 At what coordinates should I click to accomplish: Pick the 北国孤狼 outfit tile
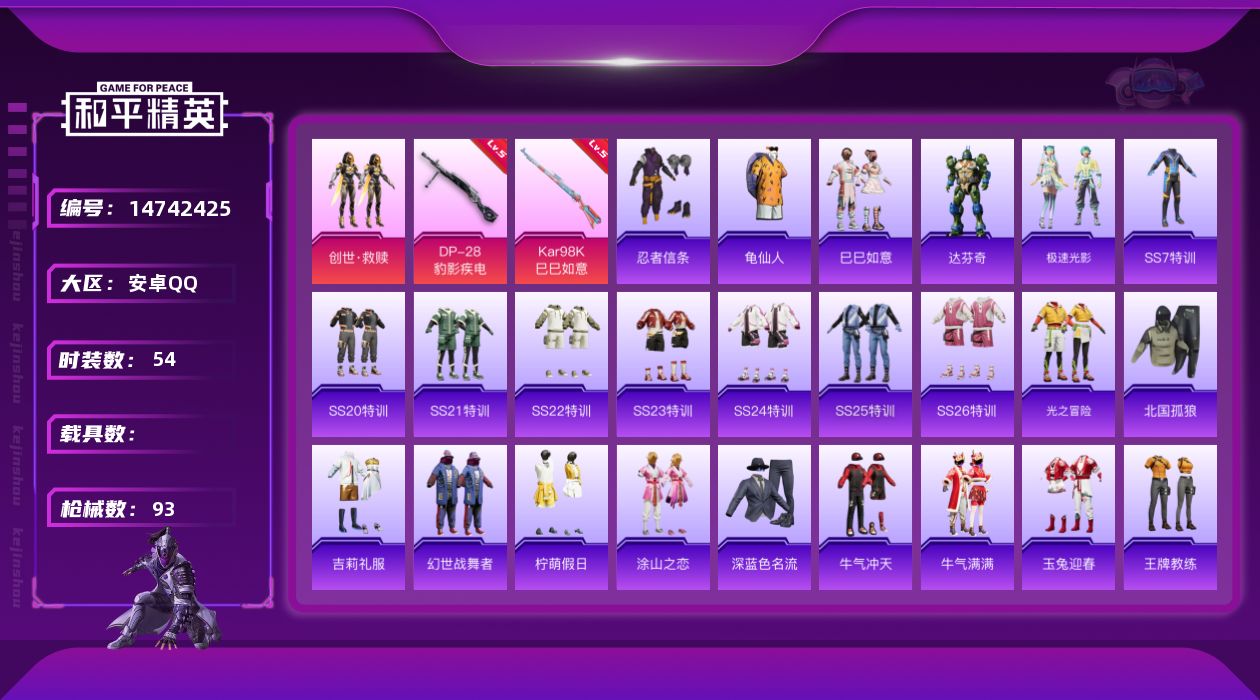click(x=1170, y=364)
